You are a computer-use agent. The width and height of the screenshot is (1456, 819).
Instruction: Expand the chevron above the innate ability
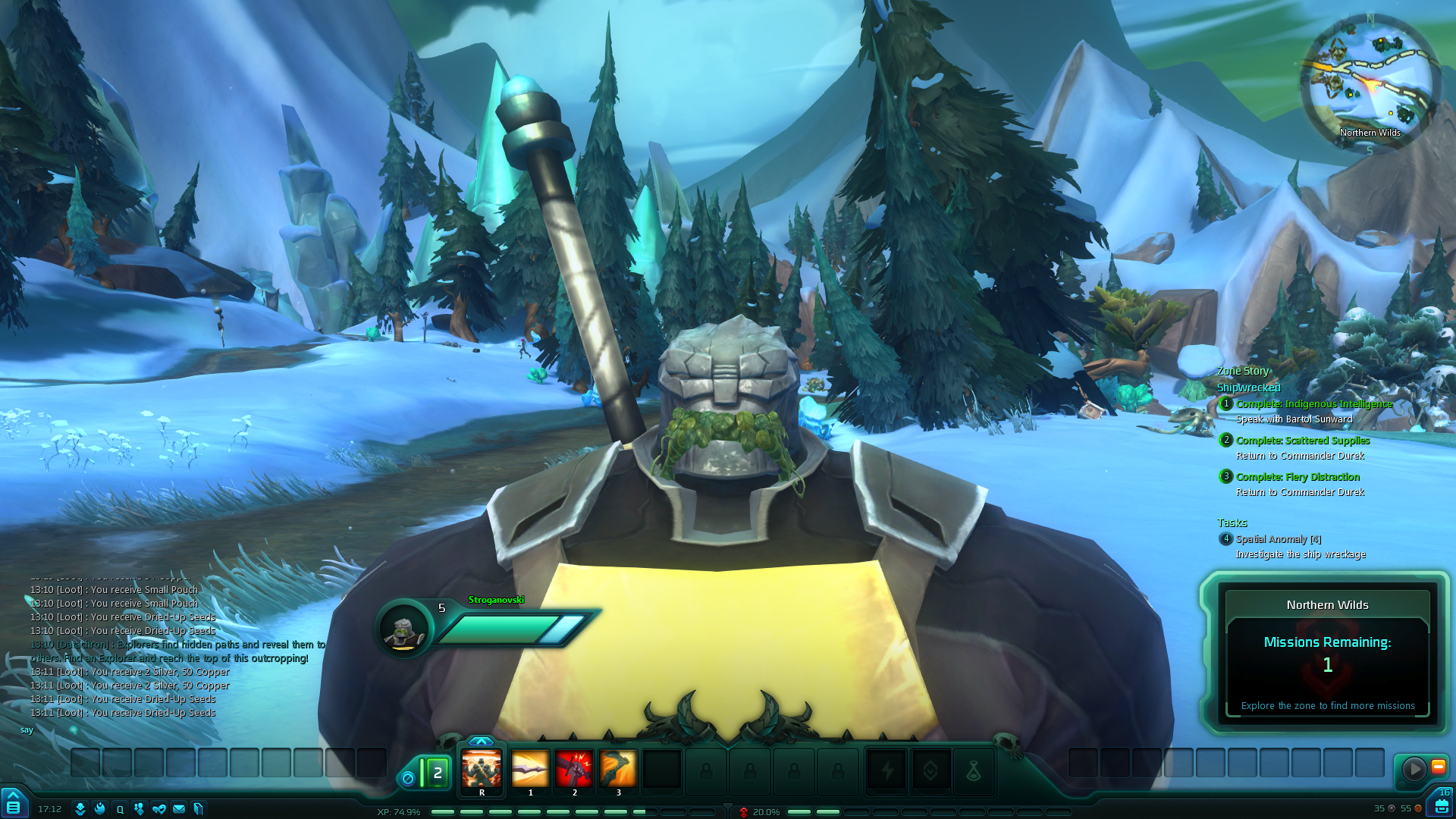tap(482, 741)
